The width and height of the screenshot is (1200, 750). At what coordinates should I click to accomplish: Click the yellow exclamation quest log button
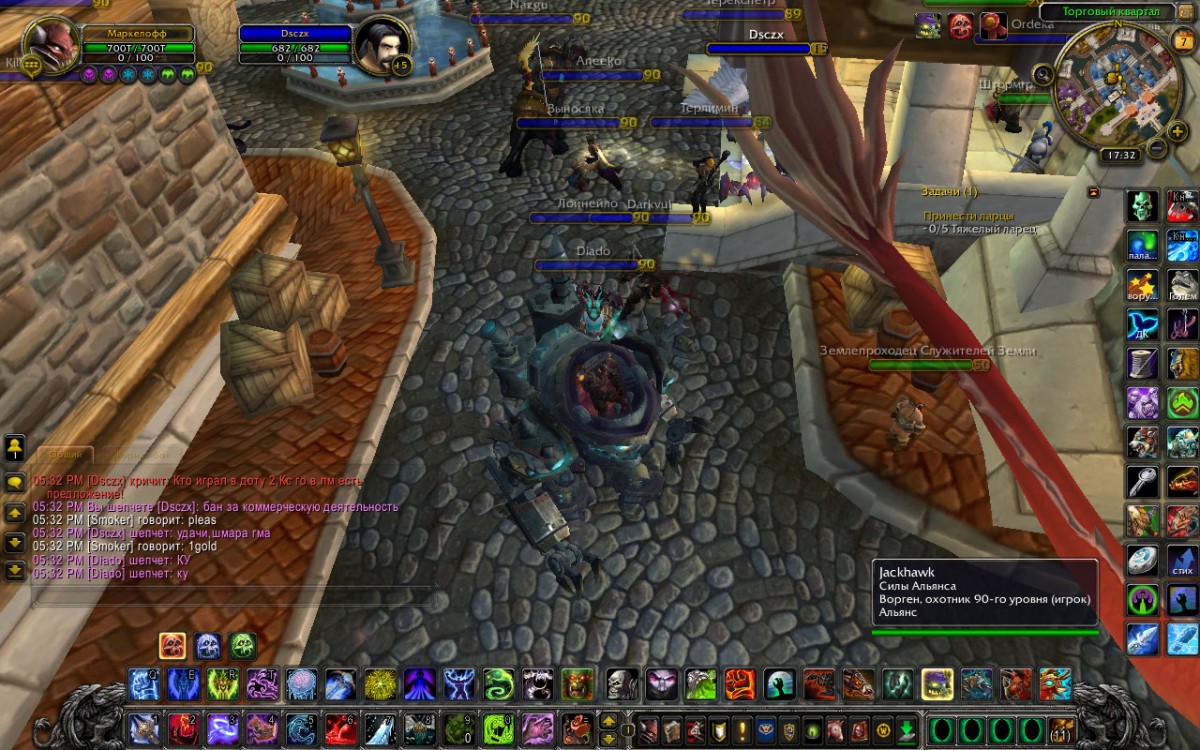click(742, 728)
